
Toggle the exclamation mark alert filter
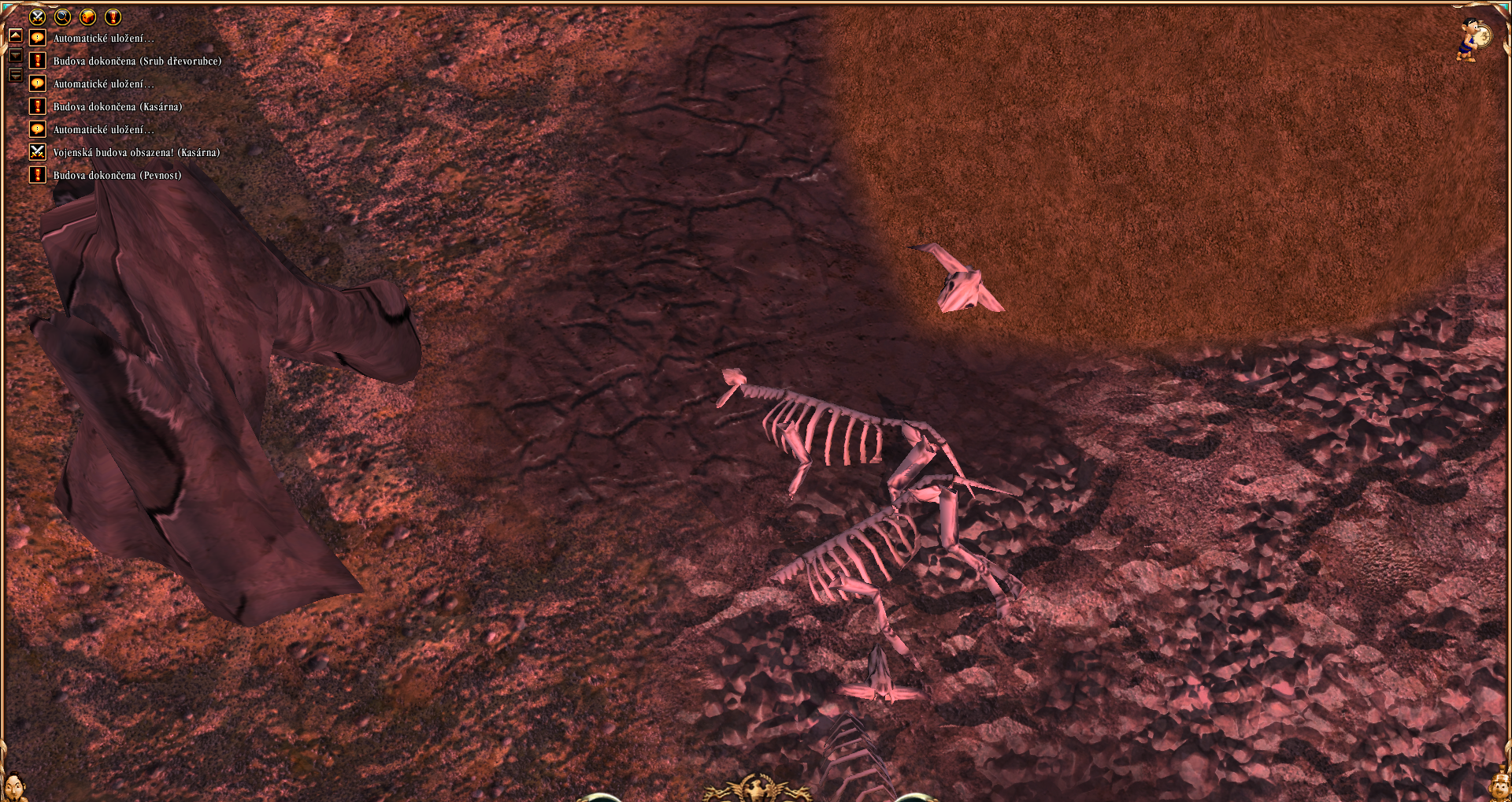113,17
